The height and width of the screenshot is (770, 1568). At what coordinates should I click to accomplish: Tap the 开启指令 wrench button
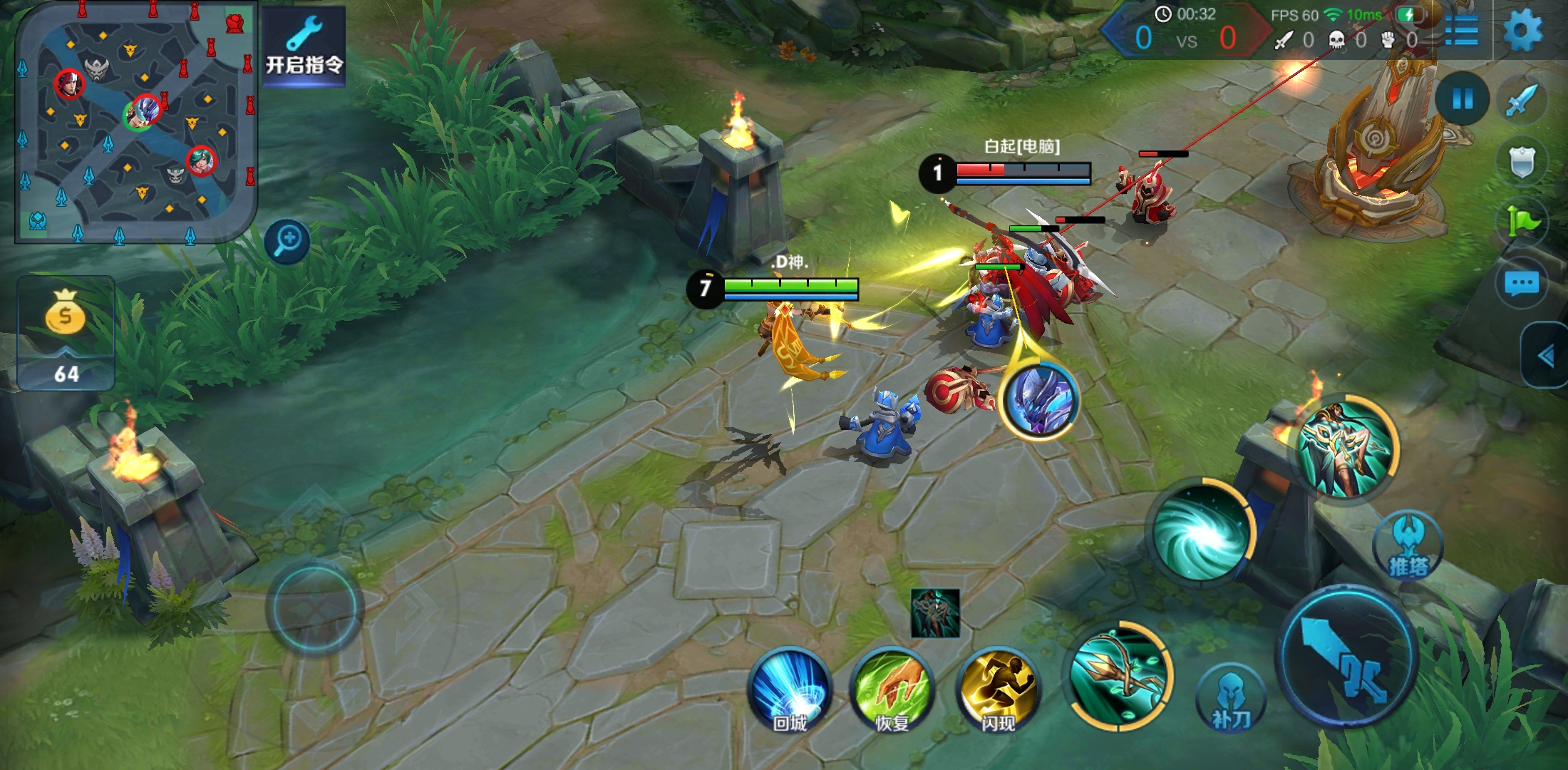pyautogui.click(x=304, y=46)
